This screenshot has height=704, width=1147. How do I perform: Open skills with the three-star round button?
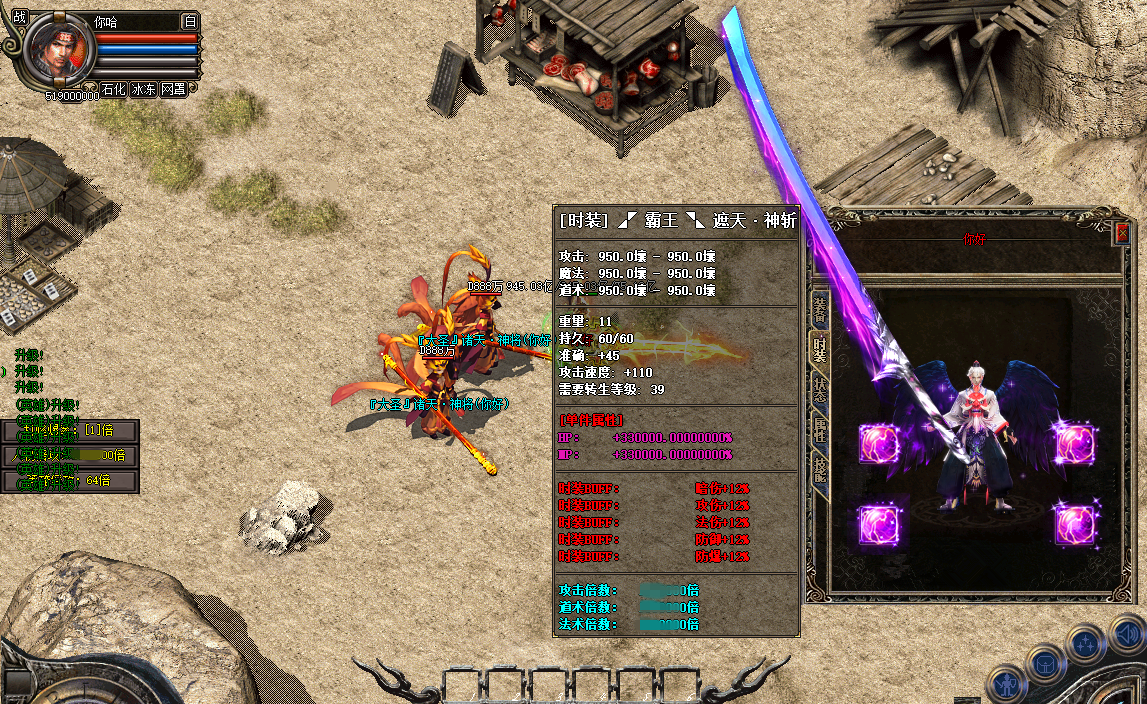coord(1086,643)
